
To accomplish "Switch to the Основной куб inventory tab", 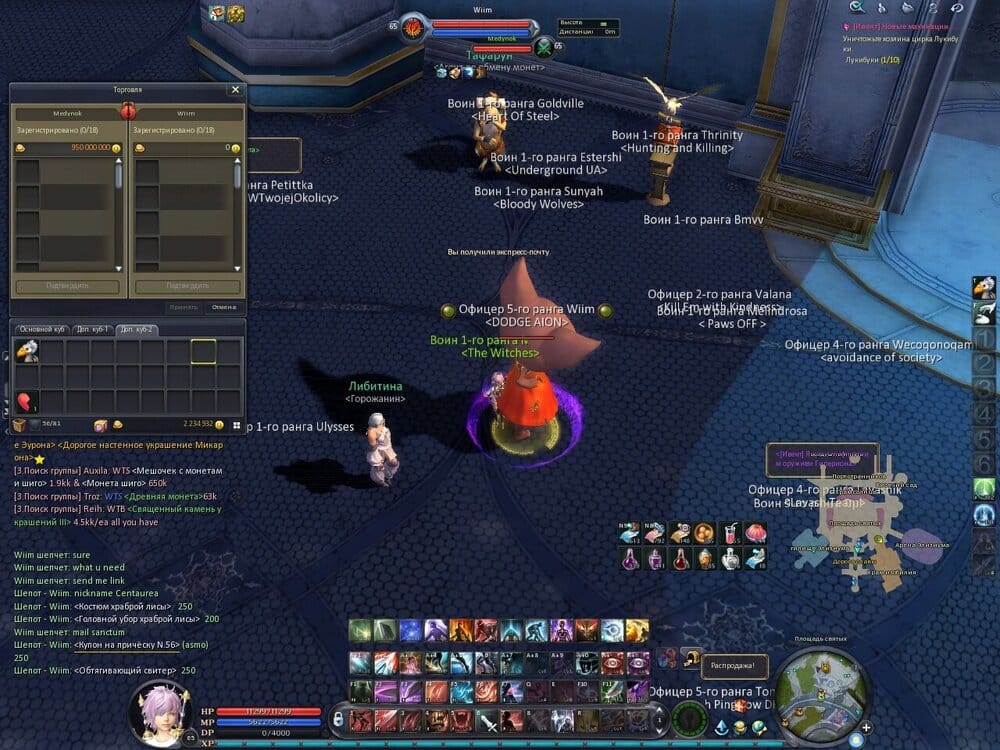I will 42,329.
